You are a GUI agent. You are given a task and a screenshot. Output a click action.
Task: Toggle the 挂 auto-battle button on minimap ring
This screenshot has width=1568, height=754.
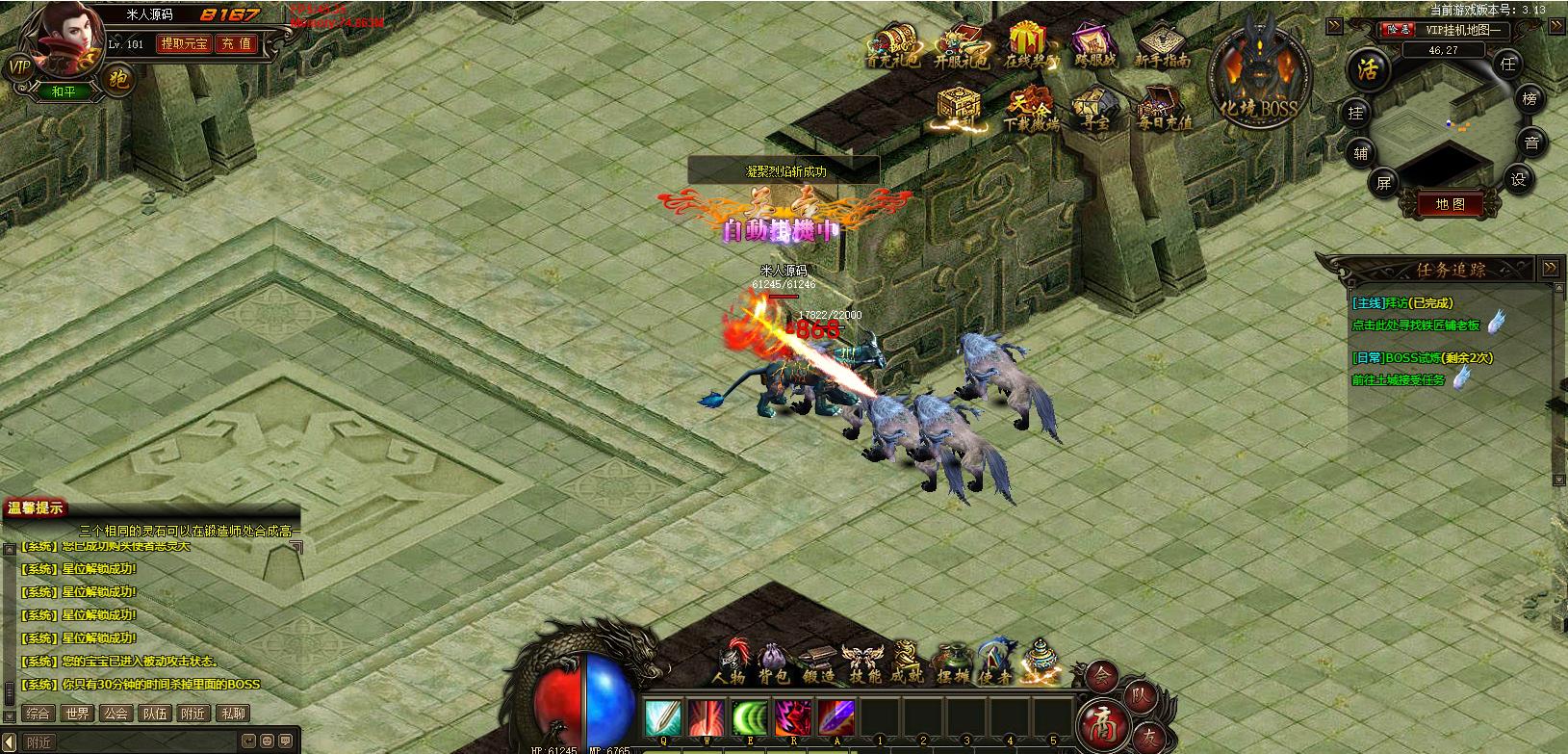(x=1356, y=114)
